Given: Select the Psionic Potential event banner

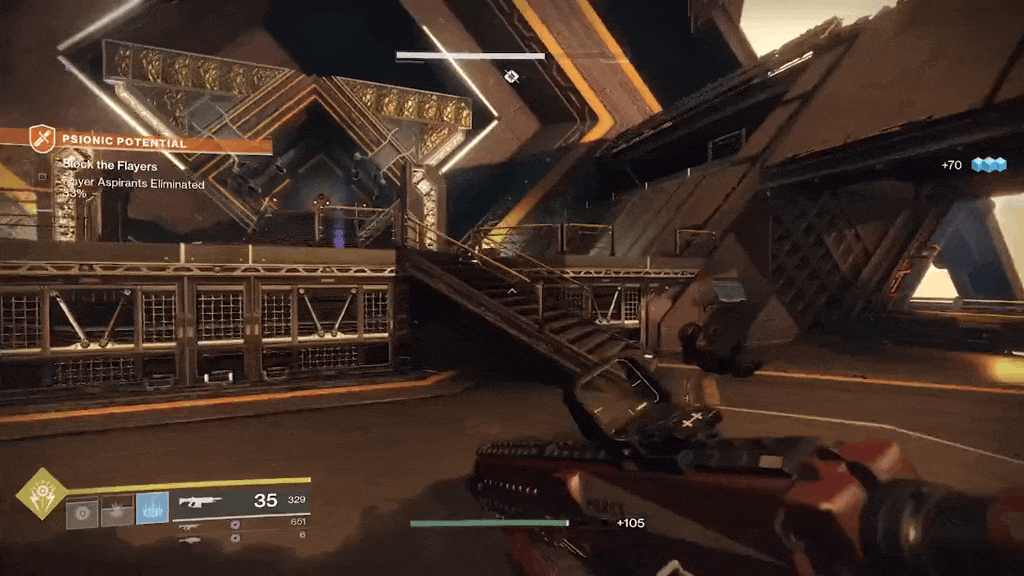Looking at the screenshot, I should click(x=150, y=143).
